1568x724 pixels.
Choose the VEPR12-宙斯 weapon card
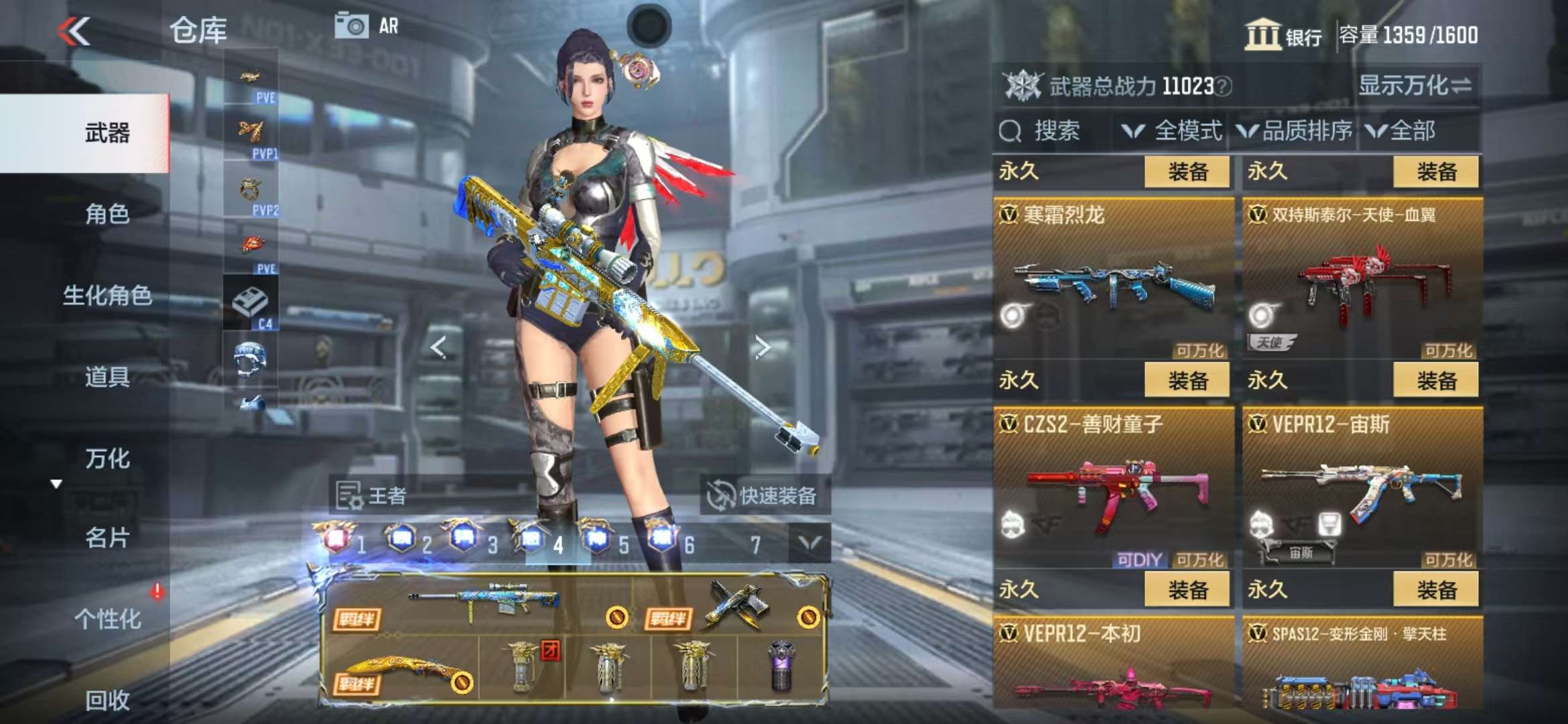pos(1362,487)
